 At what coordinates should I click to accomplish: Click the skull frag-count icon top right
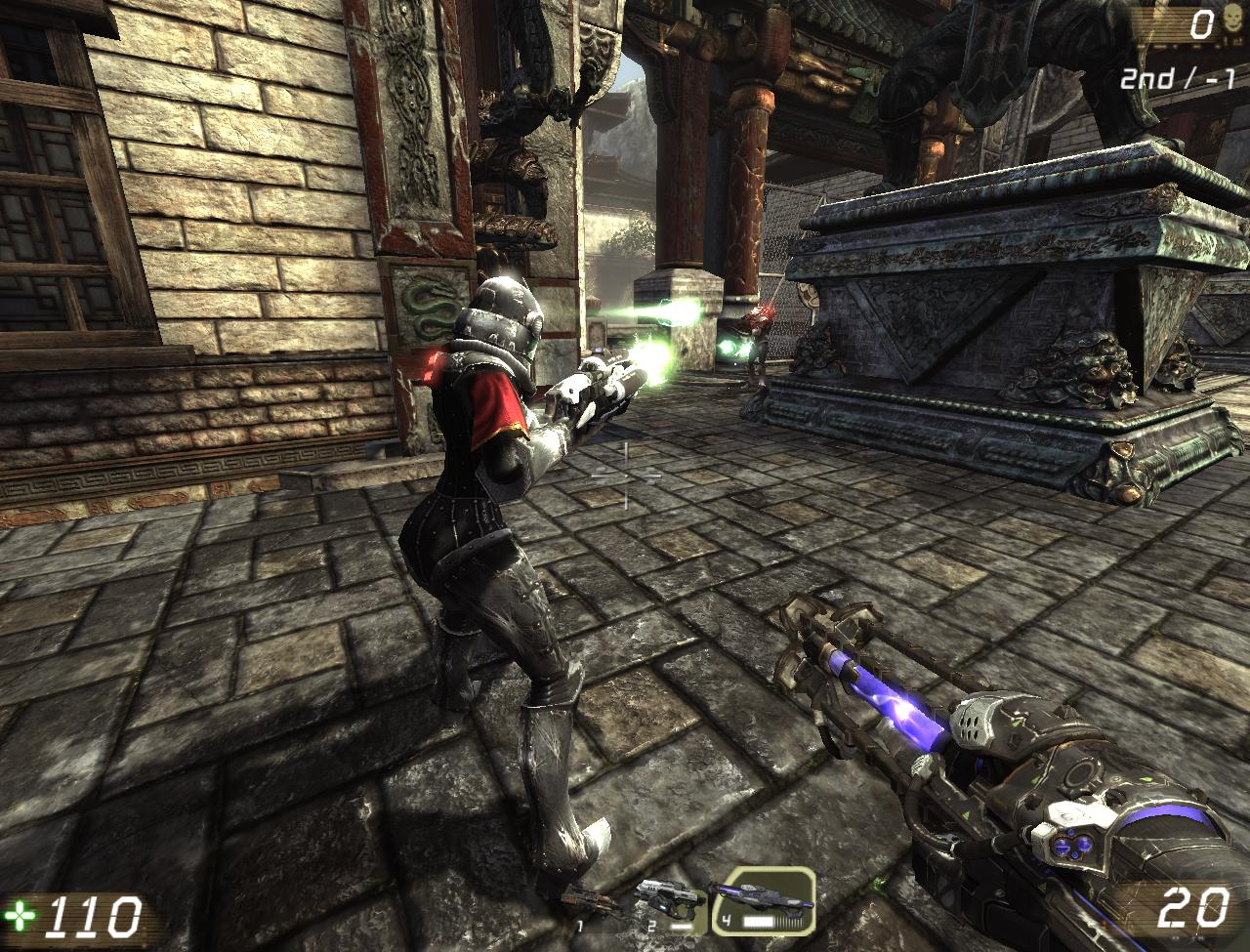[1232, 20]
